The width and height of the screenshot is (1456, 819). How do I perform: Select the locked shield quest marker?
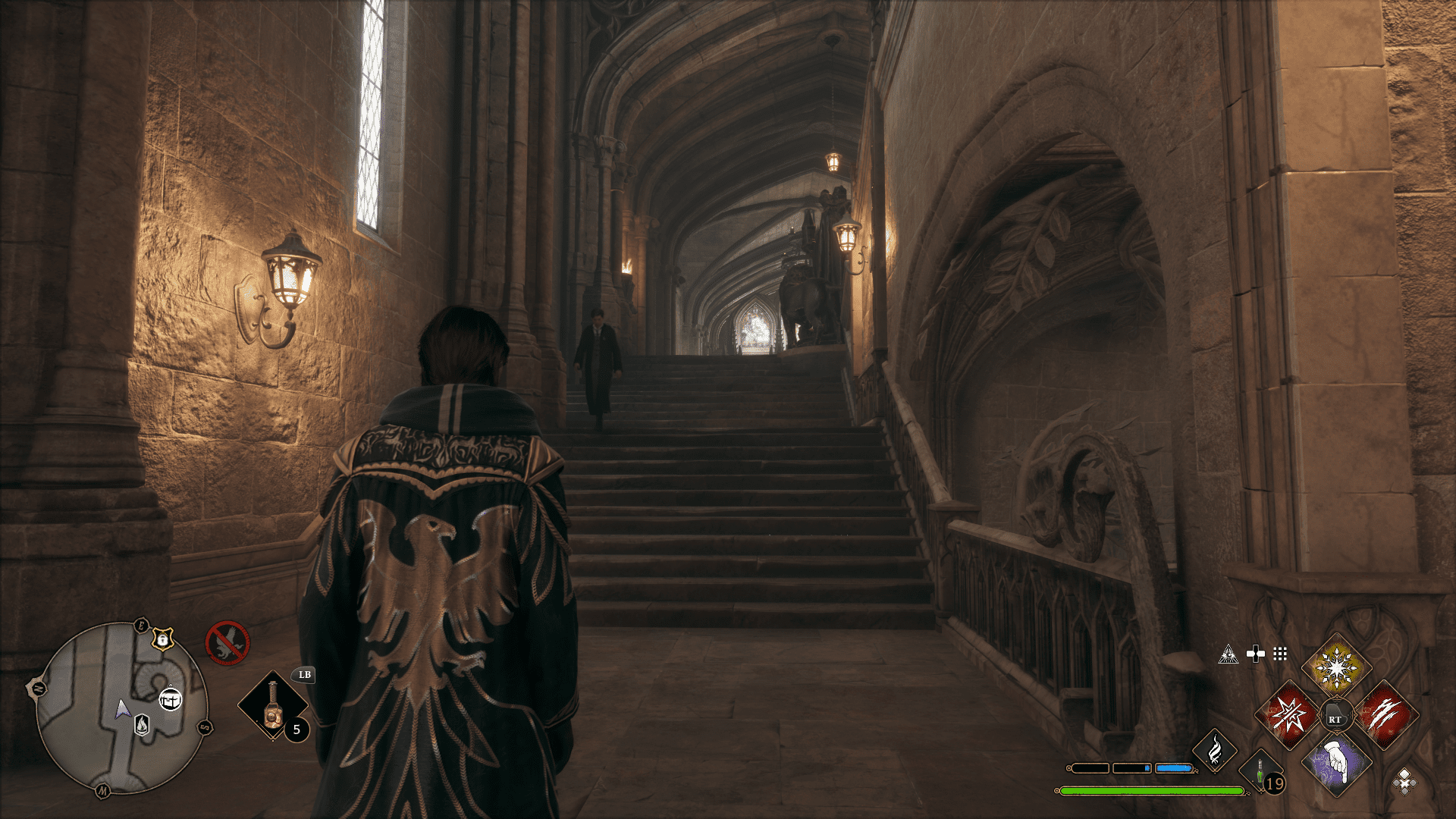(x=162, y=639)
